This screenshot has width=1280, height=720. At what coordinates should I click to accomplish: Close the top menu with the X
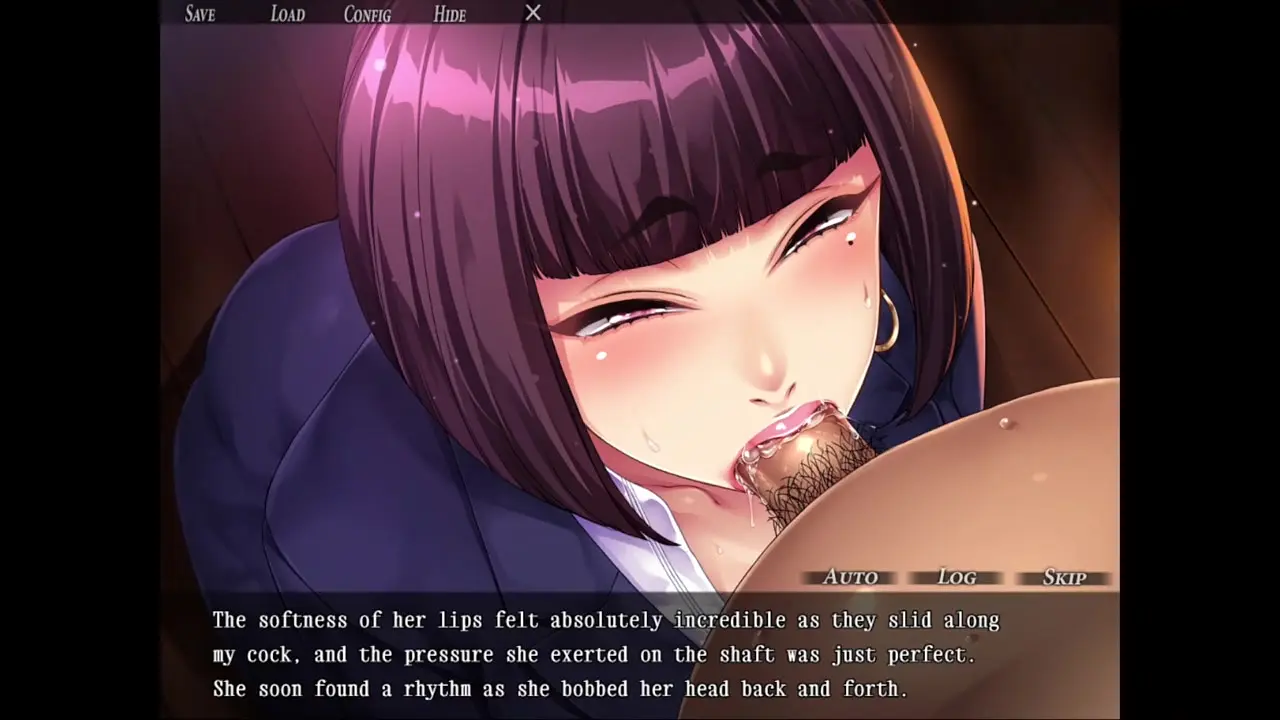[x=533, y=13]
